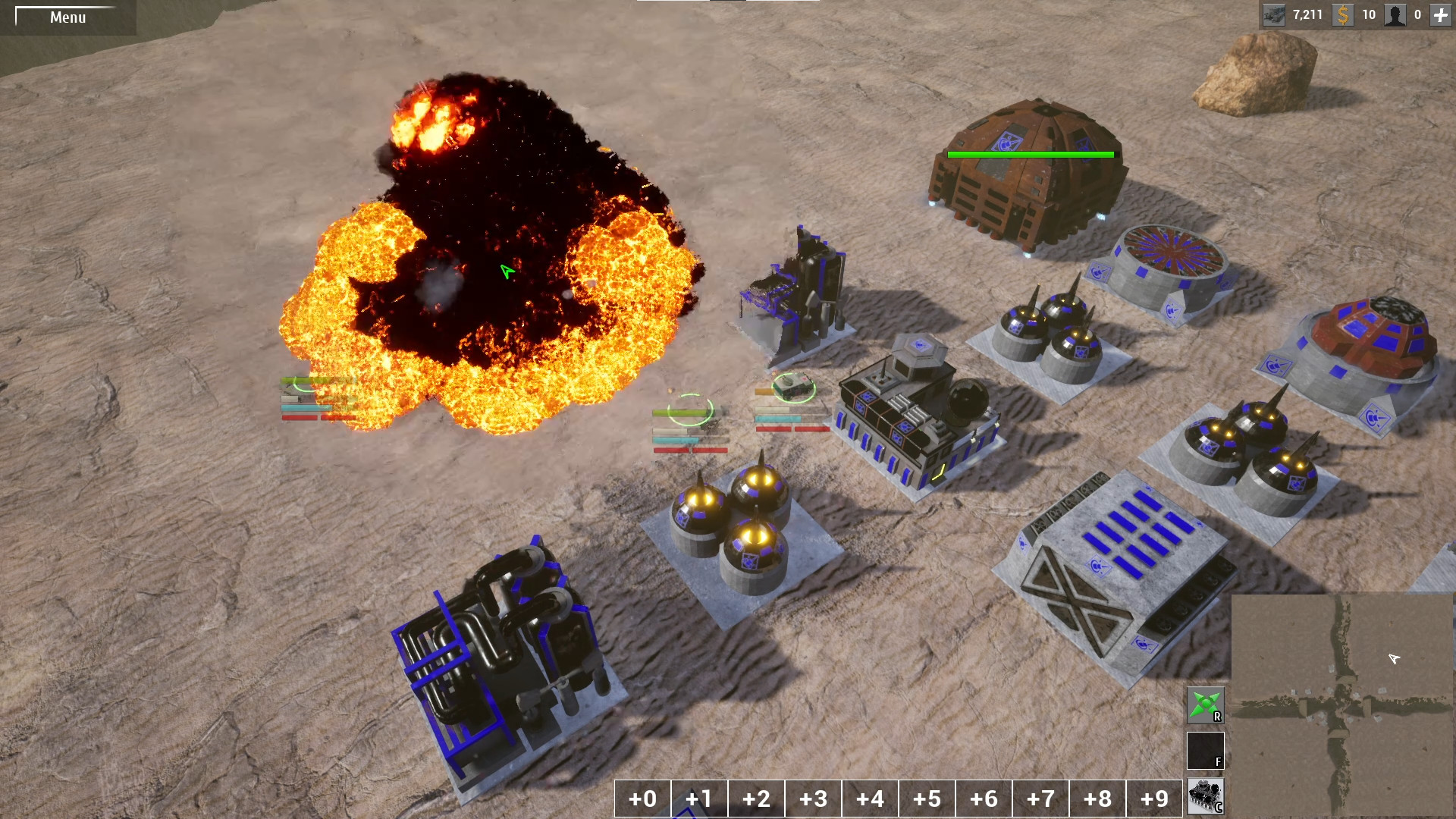Click the +3 button in the bottom bar
Image resolution: width=1456 pixels, height=819 pixels.
(812, 798)
